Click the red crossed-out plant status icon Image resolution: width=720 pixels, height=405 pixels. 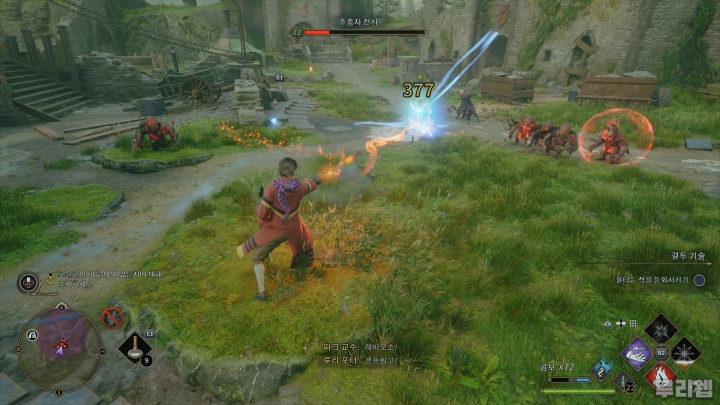[x=113, y=318]
